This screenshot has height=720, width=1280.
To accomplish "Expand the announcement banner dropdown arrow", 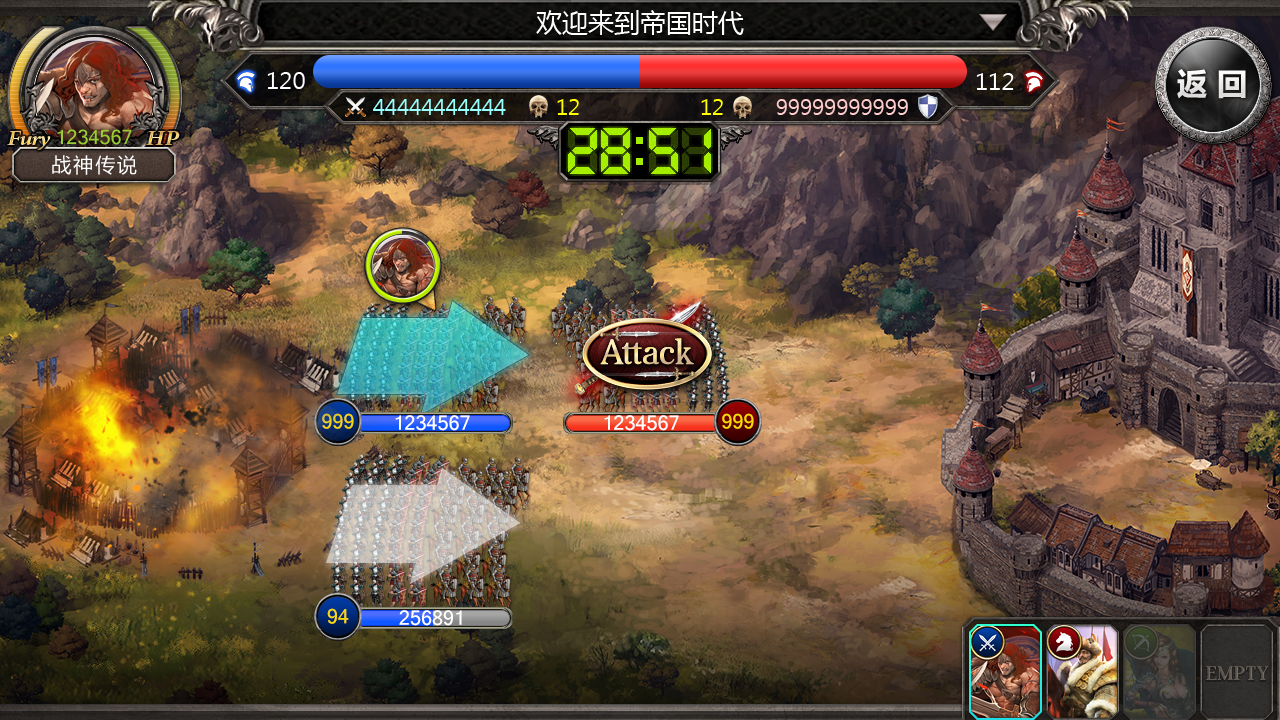I will tap(992, 22).
